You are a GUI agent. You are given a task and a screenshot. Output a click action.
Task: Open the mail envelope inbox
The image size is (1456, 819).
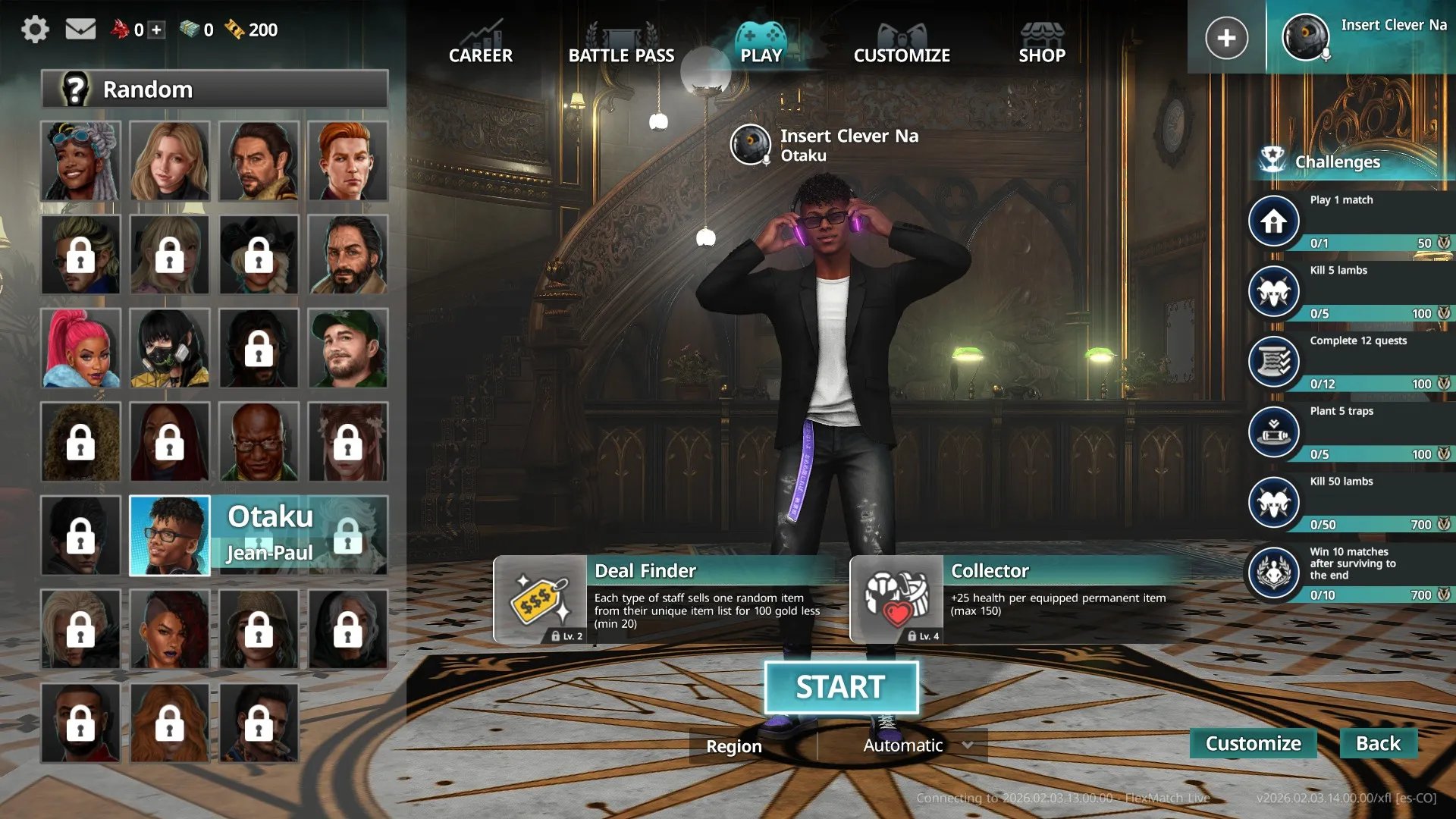[x=80, y=30]
